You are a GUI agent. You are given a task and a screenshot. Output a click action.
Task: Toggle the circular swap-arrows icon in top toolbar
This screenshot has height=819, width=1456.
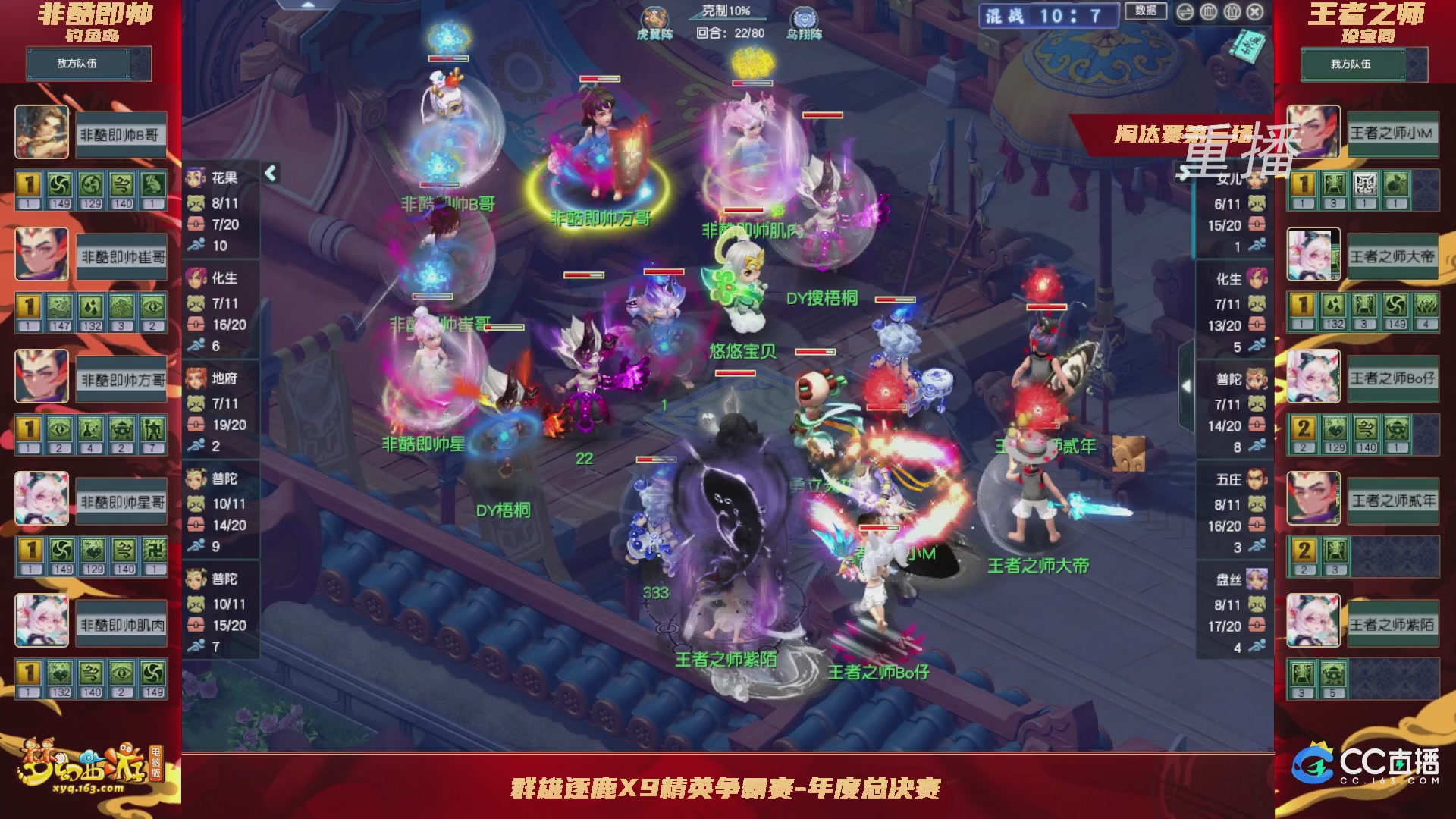pyautogui.click(x=1185, y=12)
